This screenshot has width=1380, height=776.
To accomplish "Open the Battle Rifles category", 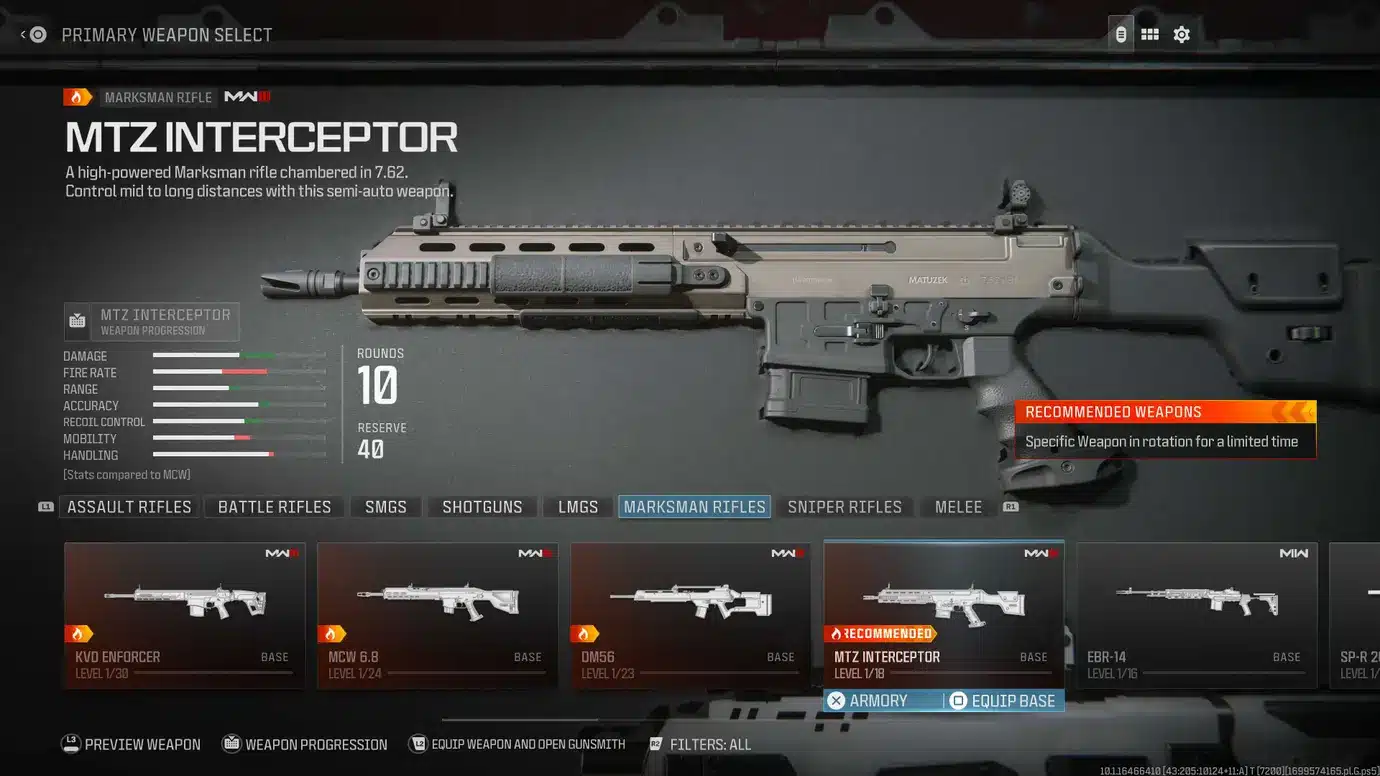I will pos(273,506).
